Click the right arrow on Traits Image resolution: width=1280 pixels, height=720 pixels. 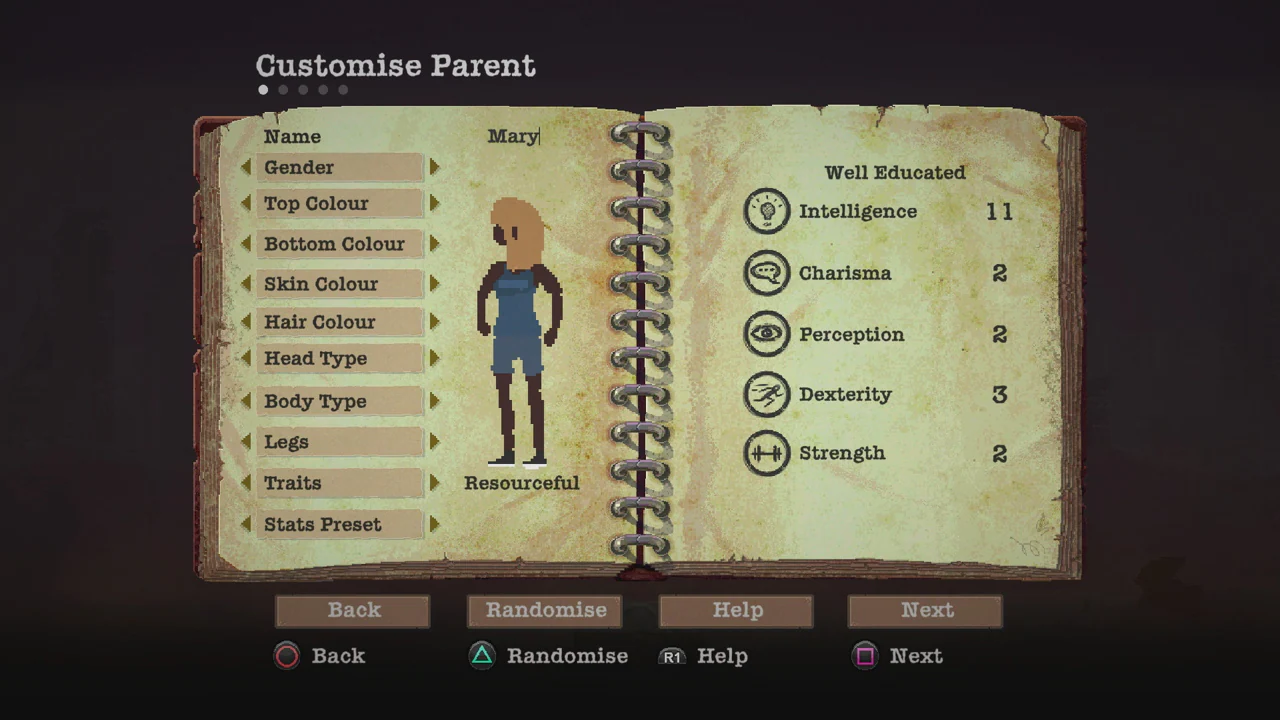[434, 483]
